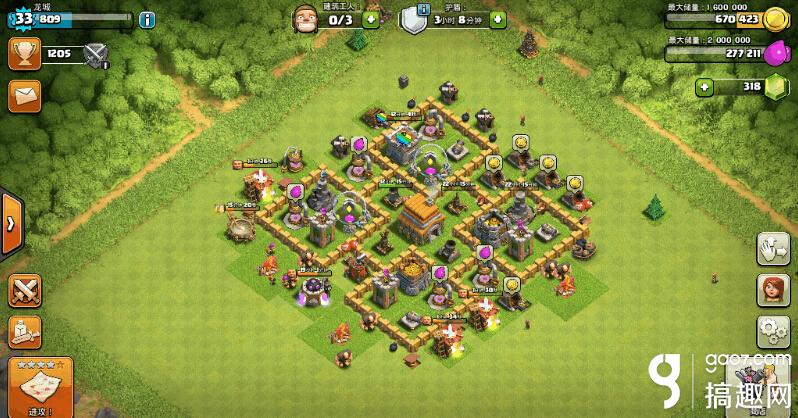Add a builder with the green button

coord(371,19)
